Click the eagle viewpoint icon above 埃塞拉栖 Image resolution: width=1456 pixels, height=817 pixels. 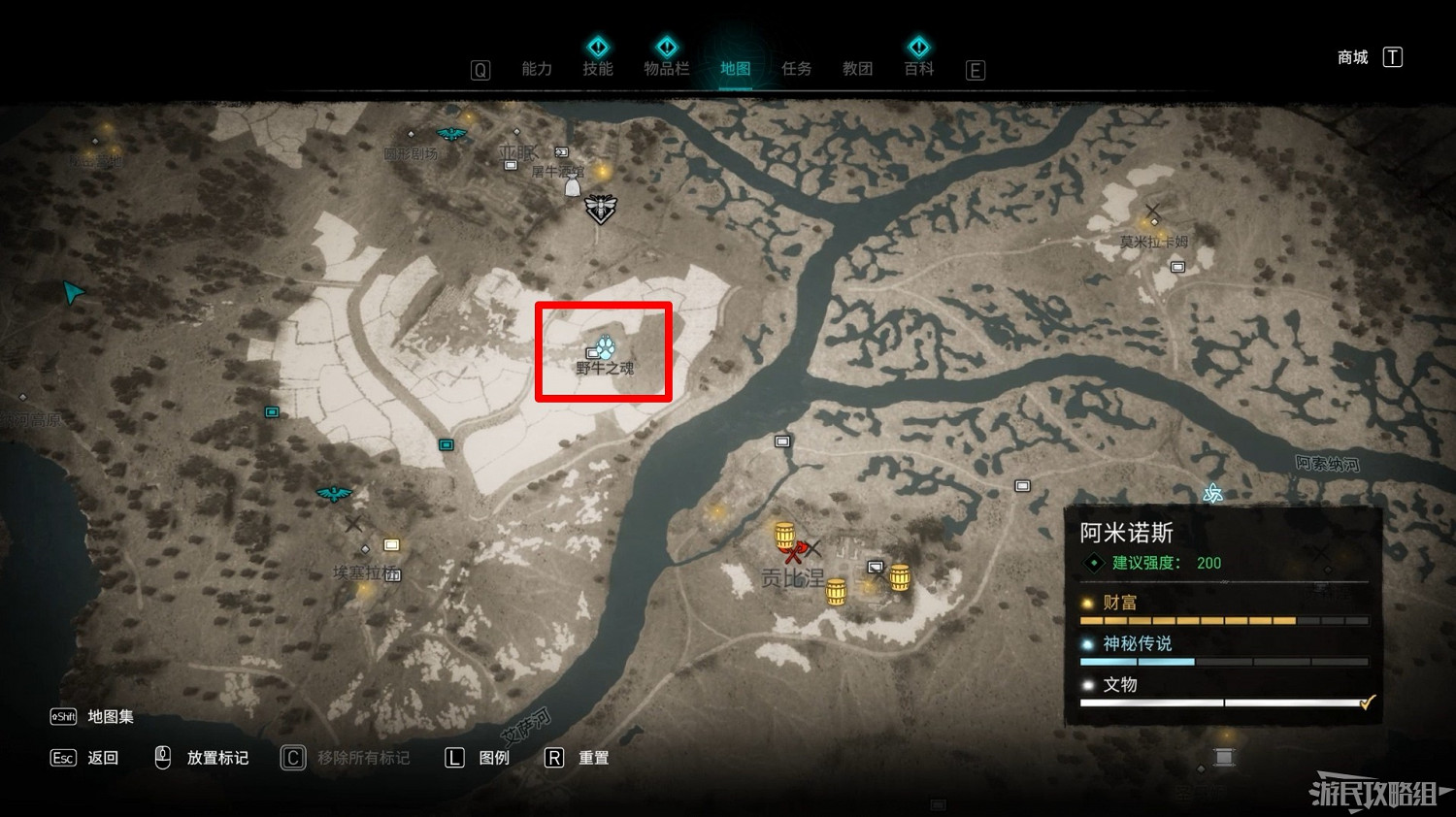coord(334,492)
